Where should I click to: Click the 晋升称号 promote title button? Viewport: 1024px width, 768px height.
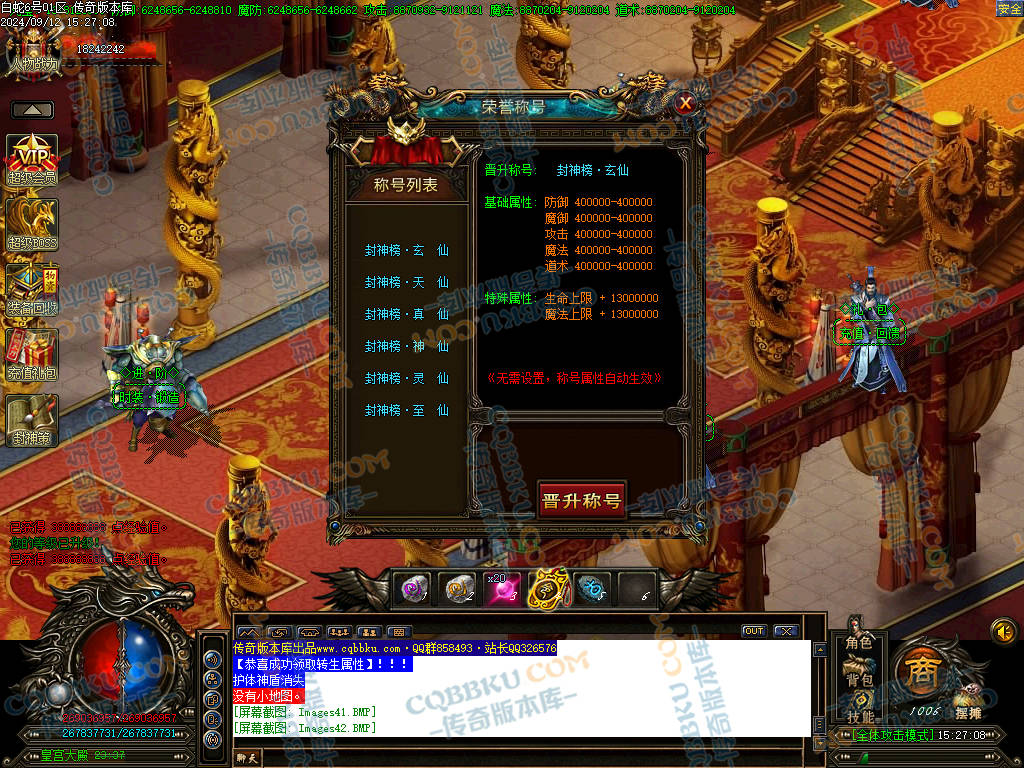(x=581, y=500)
